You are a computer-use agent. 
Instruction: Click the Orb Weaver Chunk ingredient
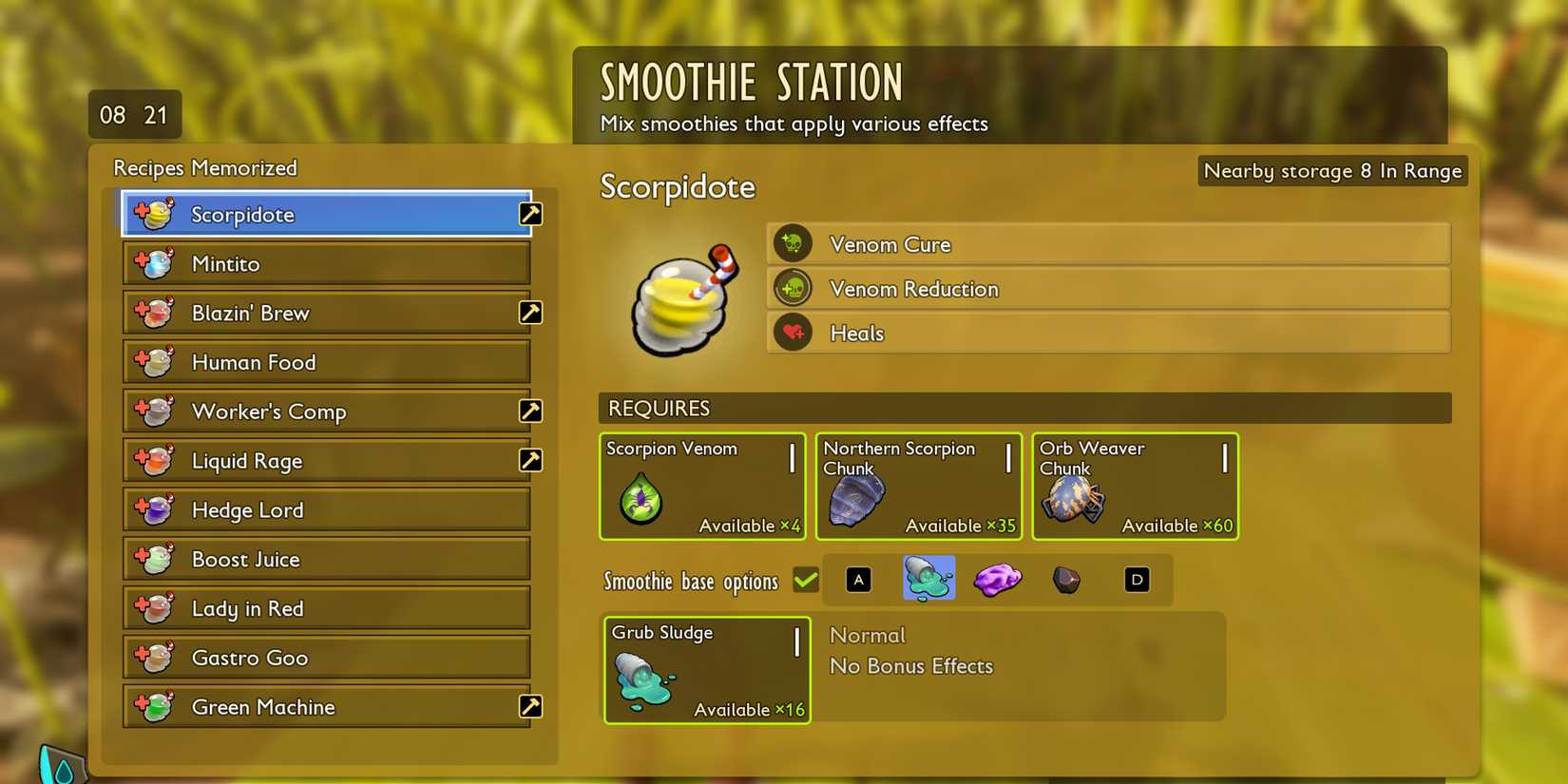point(1135,487)
